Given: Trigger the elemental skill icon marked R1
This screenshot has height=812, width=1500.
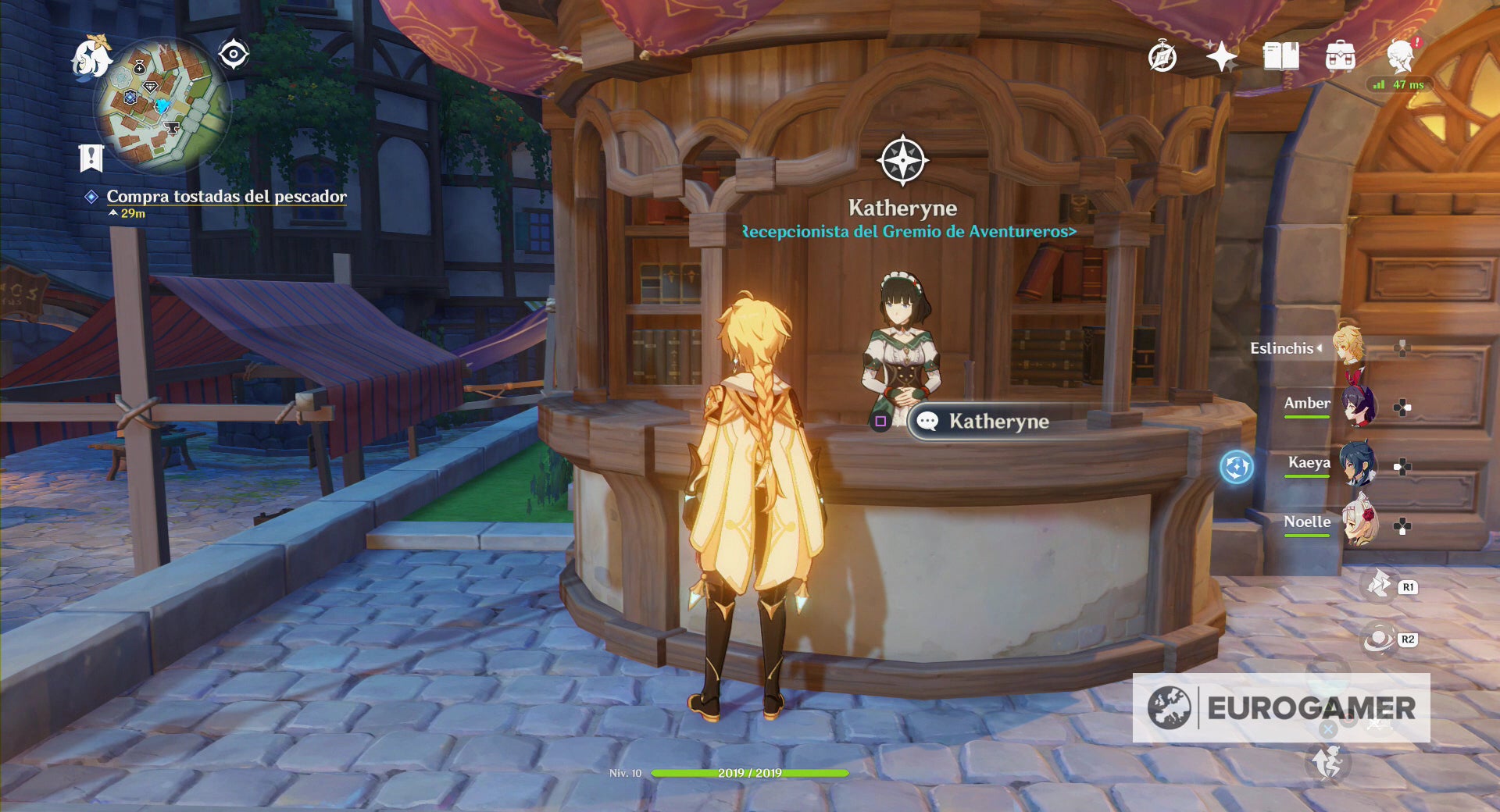Looking at the screenshot, I should pos(1380,586).
